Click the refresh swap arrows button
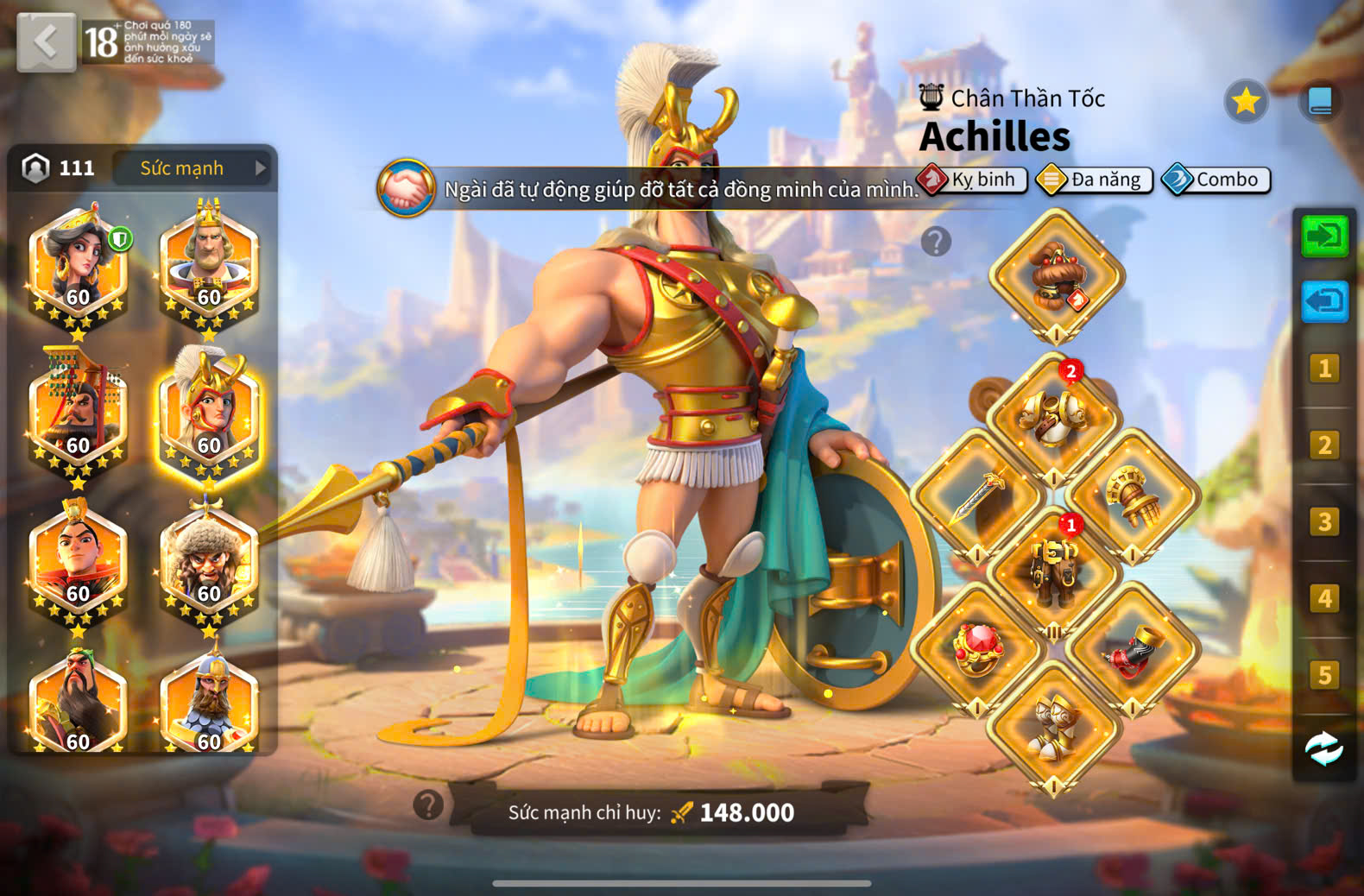Viewport: 1364px width, 896px height. point(1324,749)
